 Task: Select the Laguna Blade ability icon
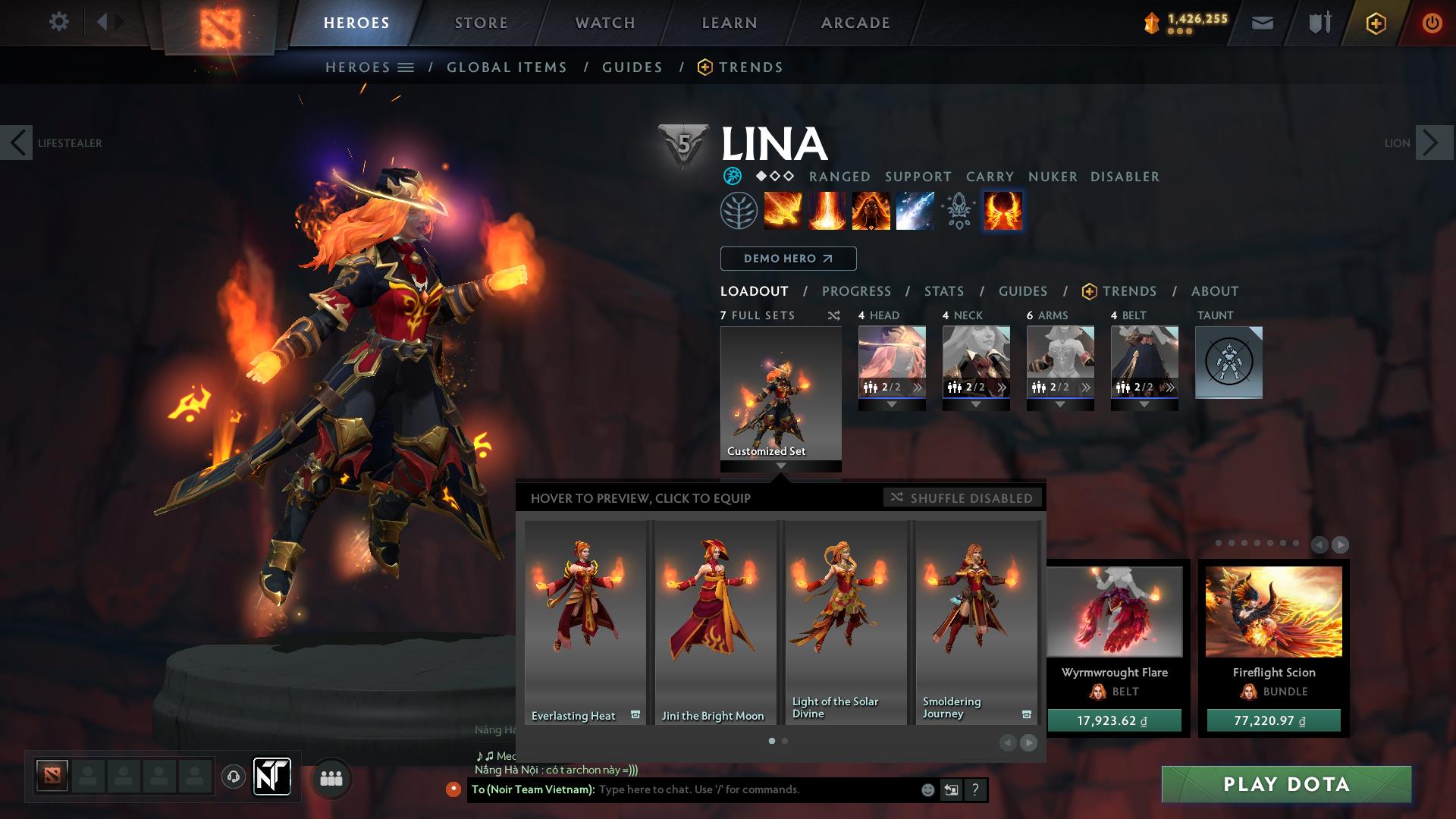[916, 211]
